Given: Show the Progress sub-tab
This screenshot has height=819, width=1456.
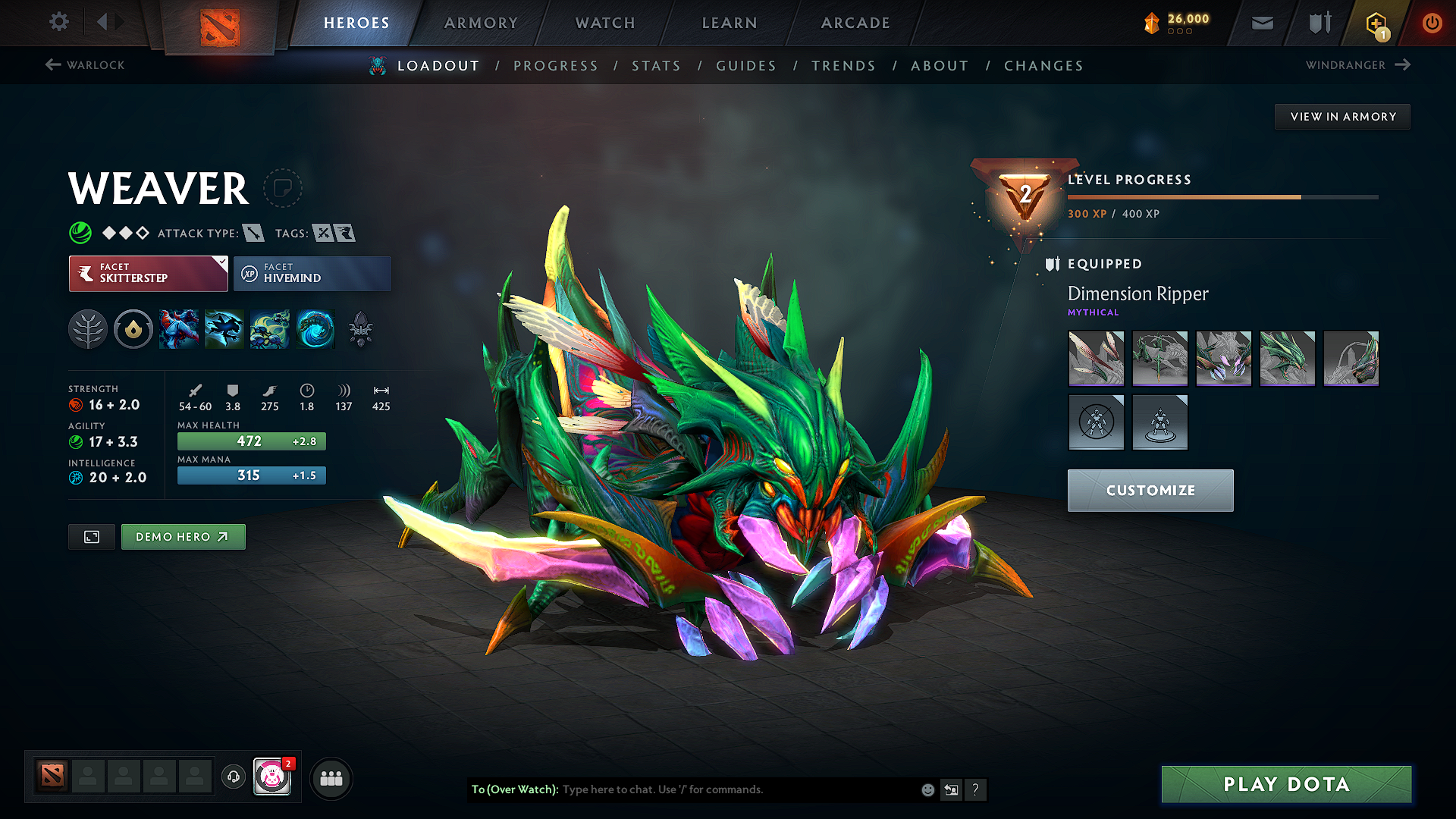Looking at the screenshot, I should (x=556, y=66).
